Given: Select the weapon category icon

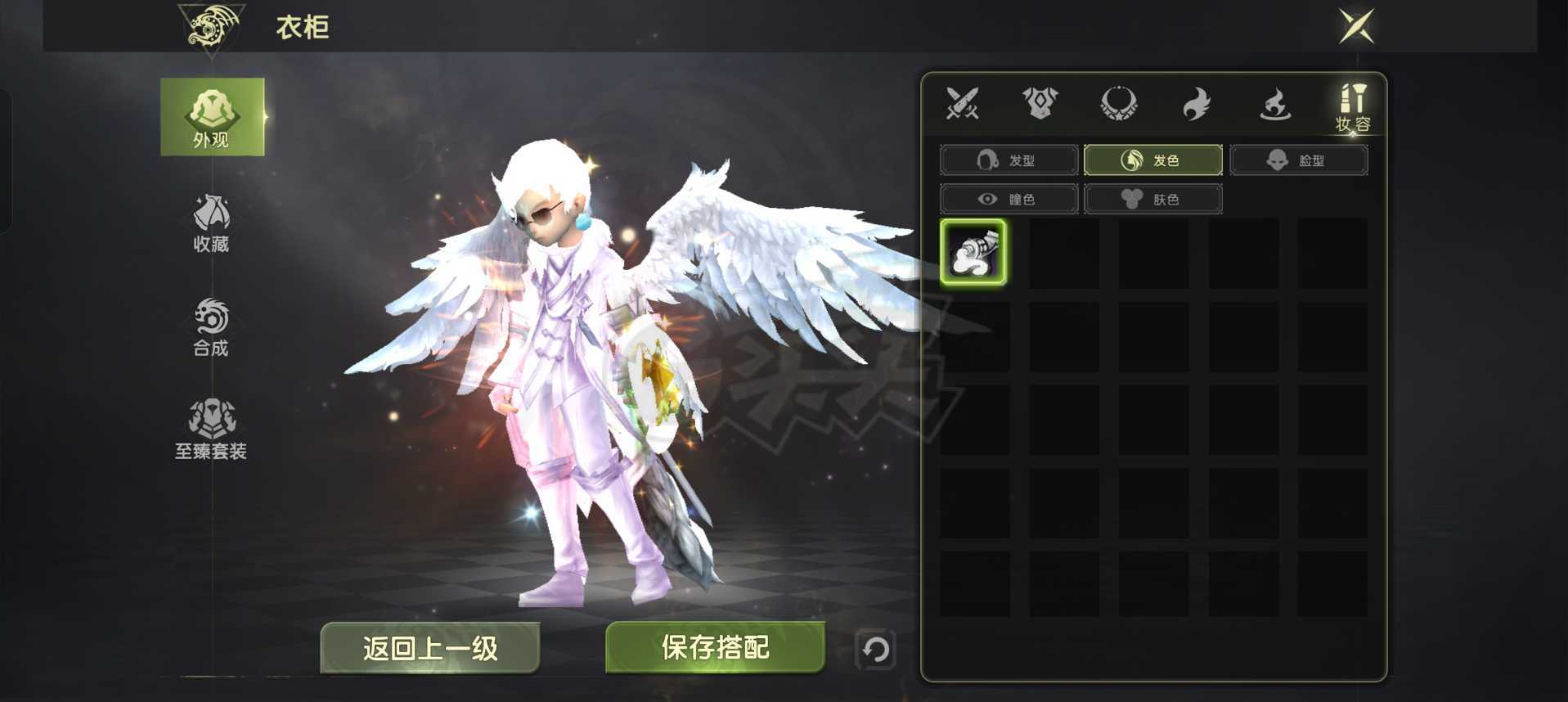Looking at the screenshot, I should [x=963, y=103].
